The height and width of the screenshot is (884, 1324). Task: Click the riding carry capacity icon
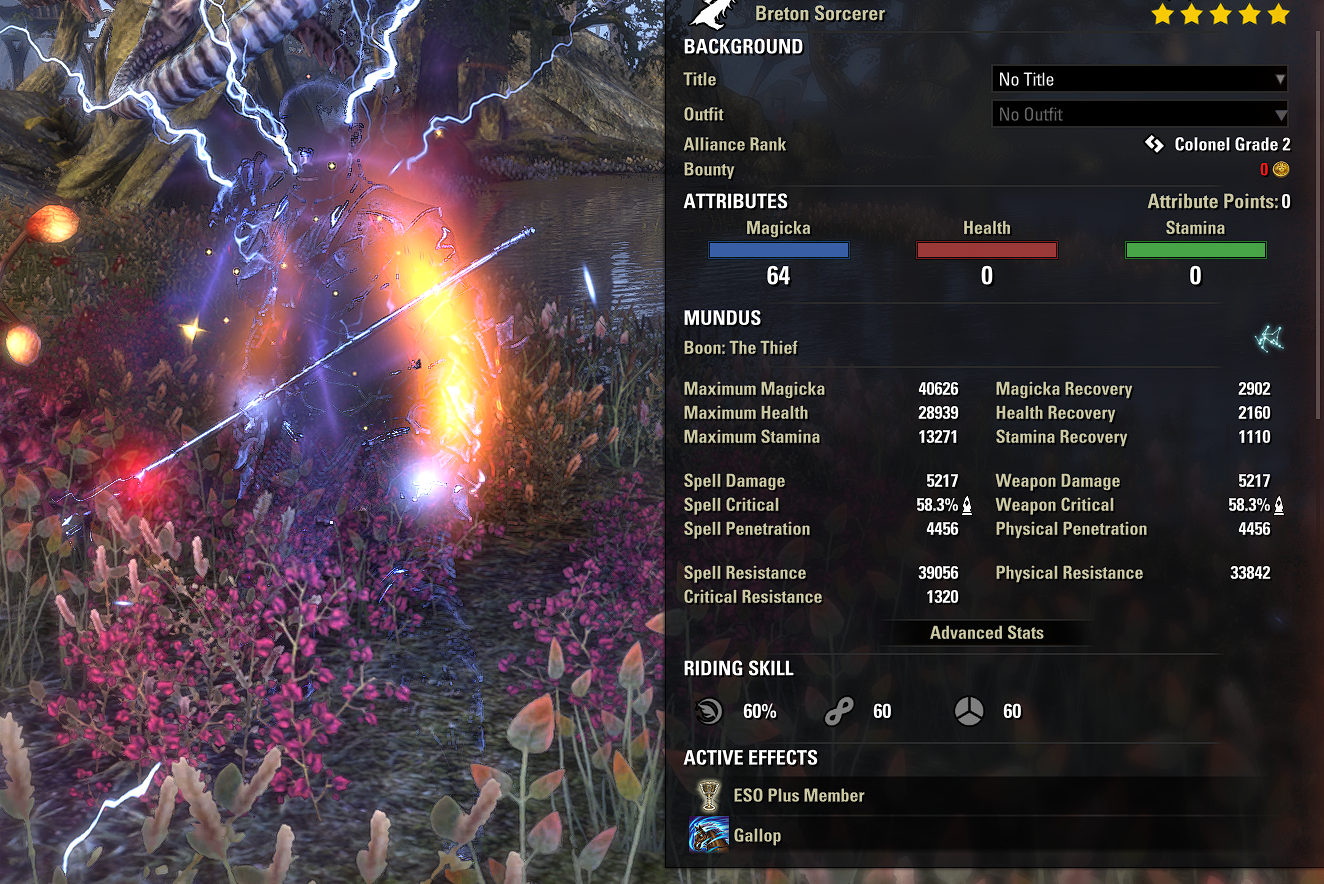[x=968, y=711]
